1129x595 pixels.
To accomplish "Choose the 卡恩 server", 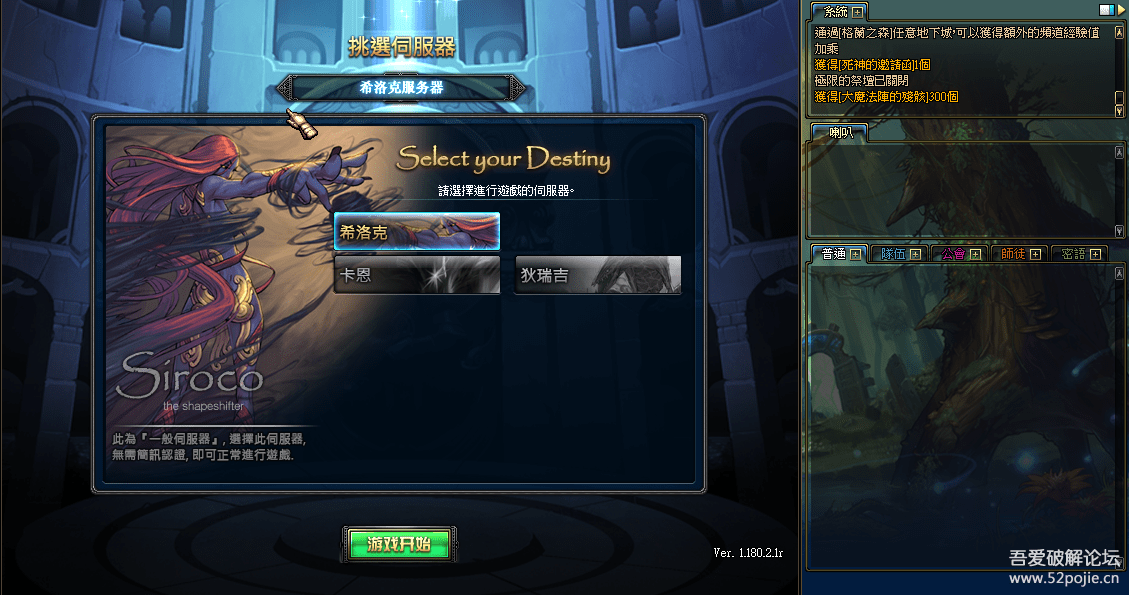I will pyautogui.click(x=416, y=275).
